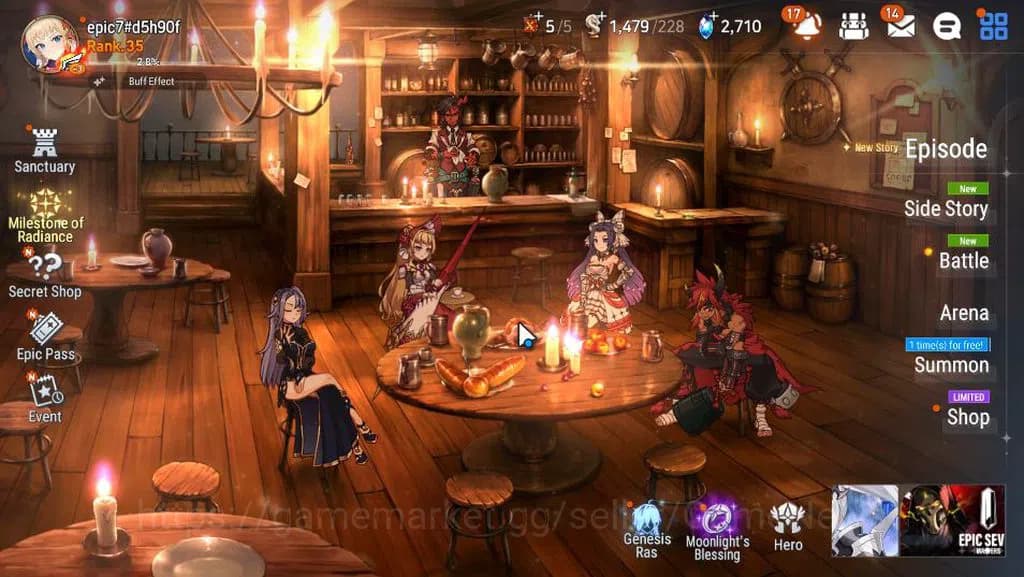Enter the Battle menu
Viewport: 1024px width, 577px height.
pos(963,261)
